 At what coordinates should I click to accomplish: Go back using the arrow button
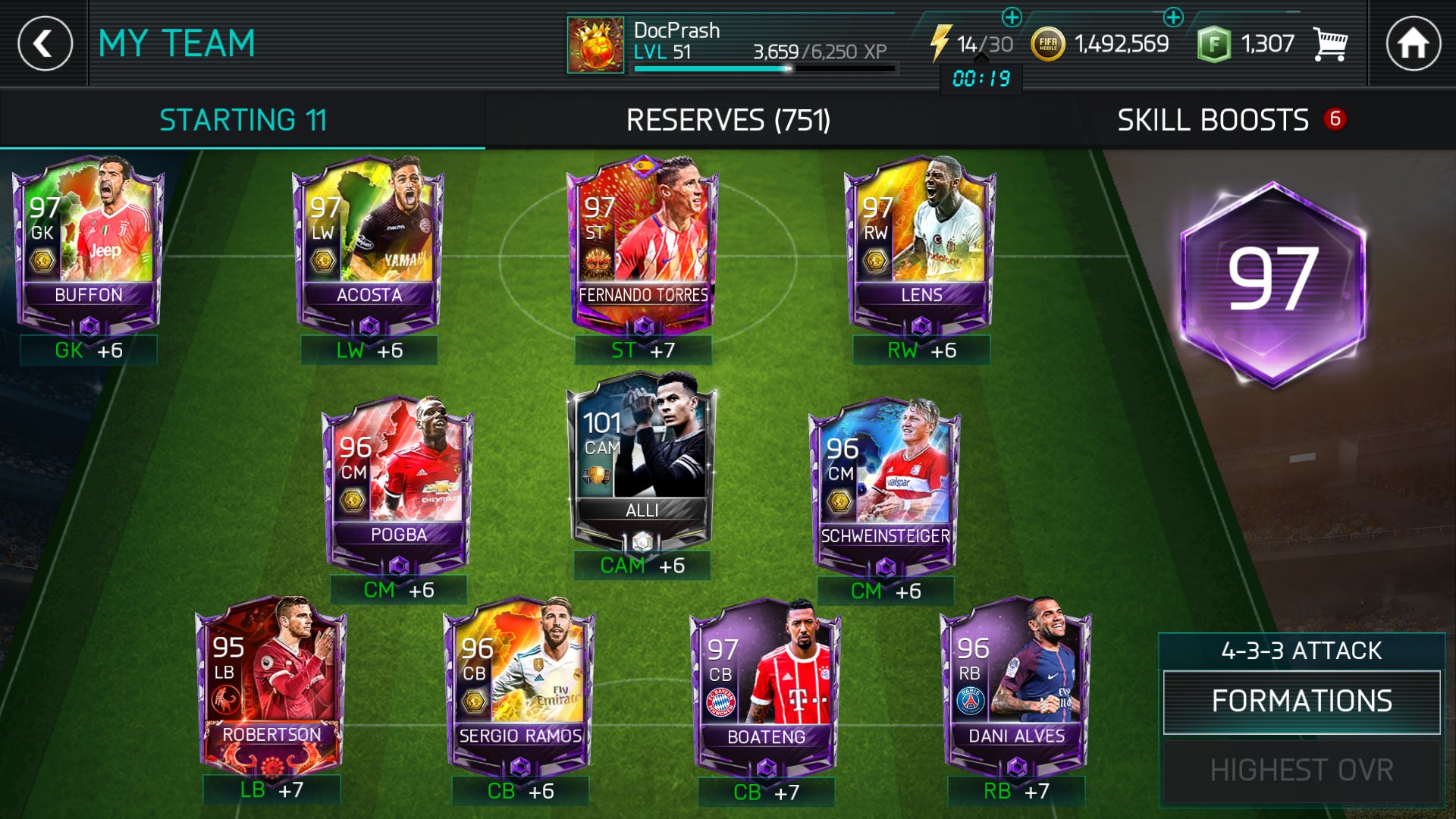[x=45, y=43]
